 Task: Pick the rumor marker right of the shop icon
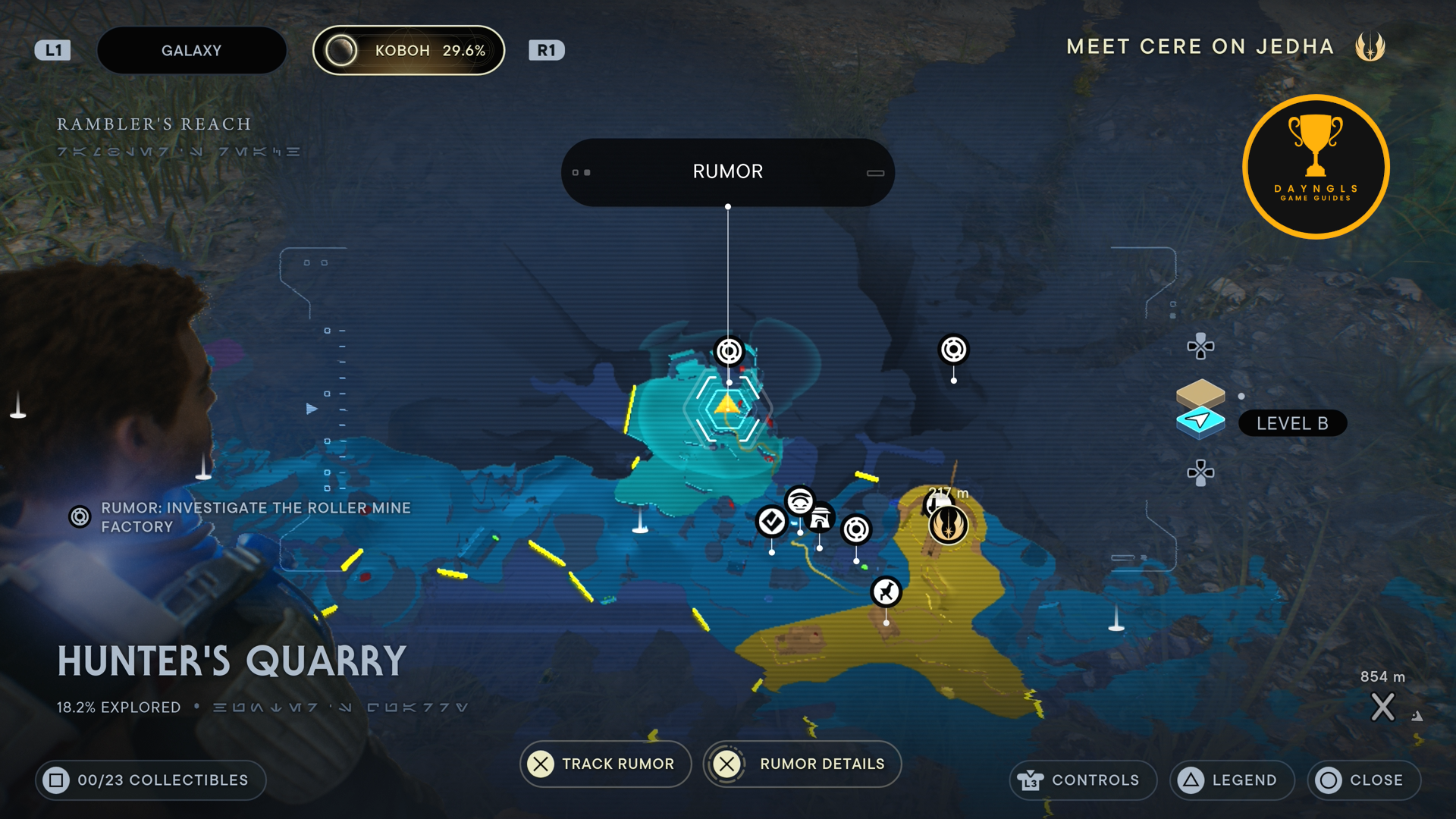(x=856, y=529)
